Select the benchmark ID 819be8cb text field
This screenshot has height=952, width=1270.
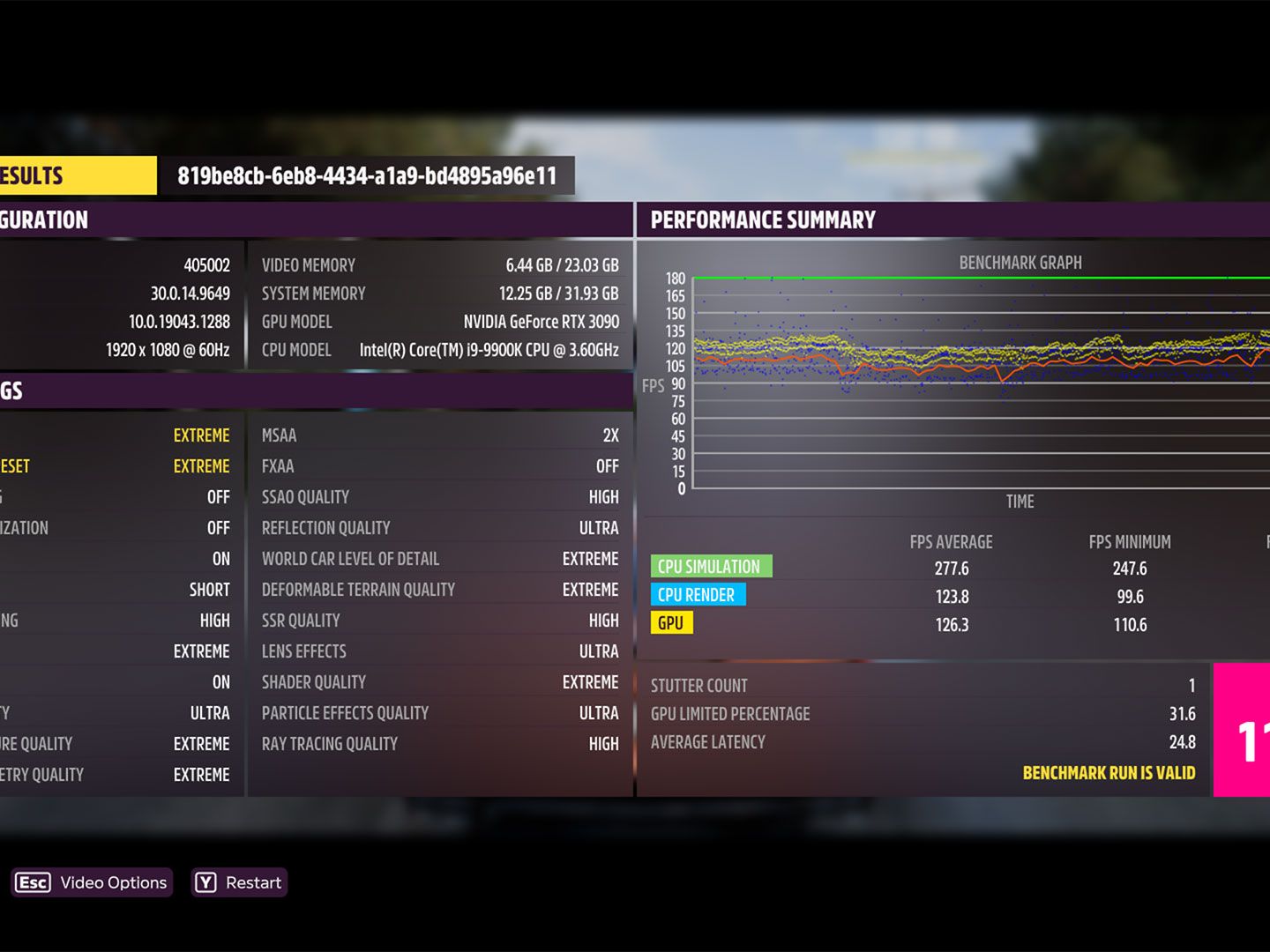pos(367,175)
